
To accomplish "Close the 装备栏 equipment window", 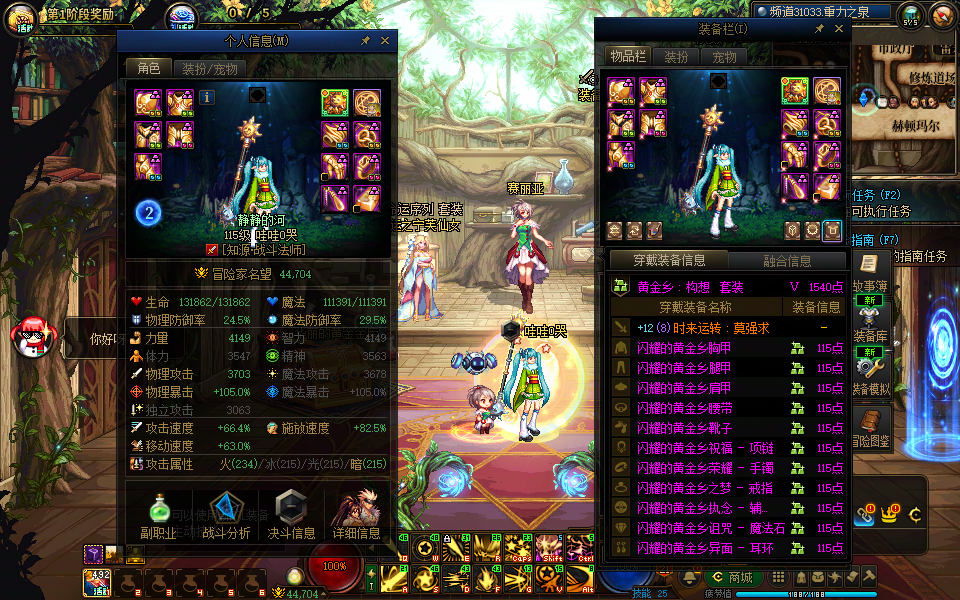I will (838, 29).
